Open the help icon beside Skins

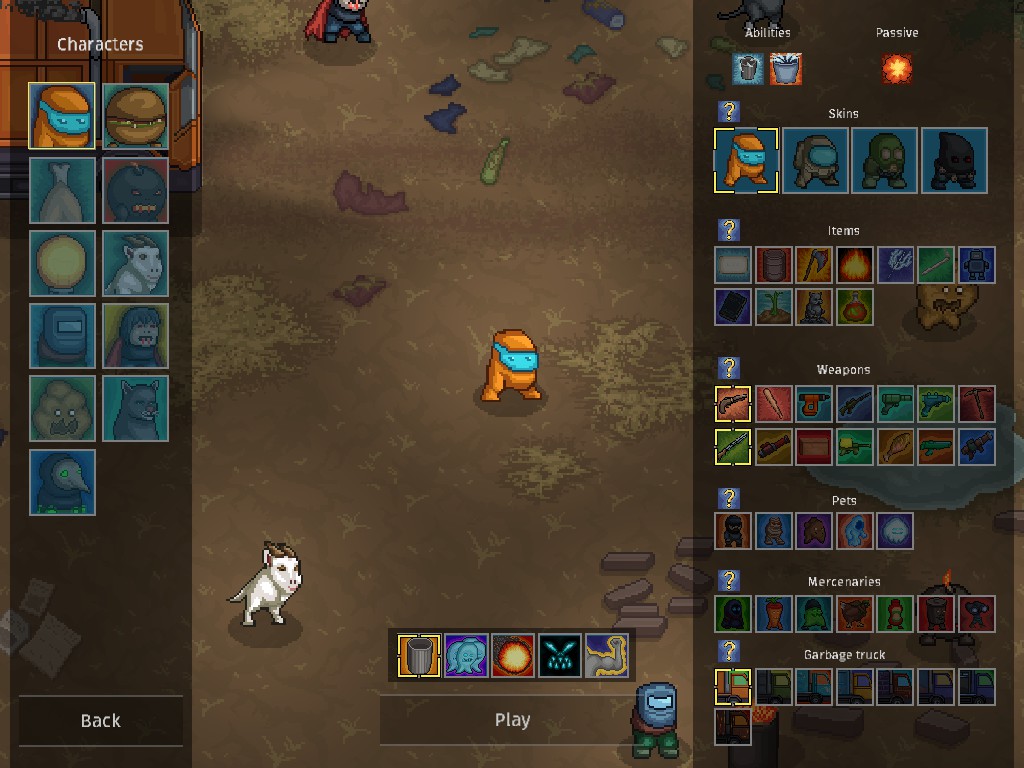[x=730, y=111]
